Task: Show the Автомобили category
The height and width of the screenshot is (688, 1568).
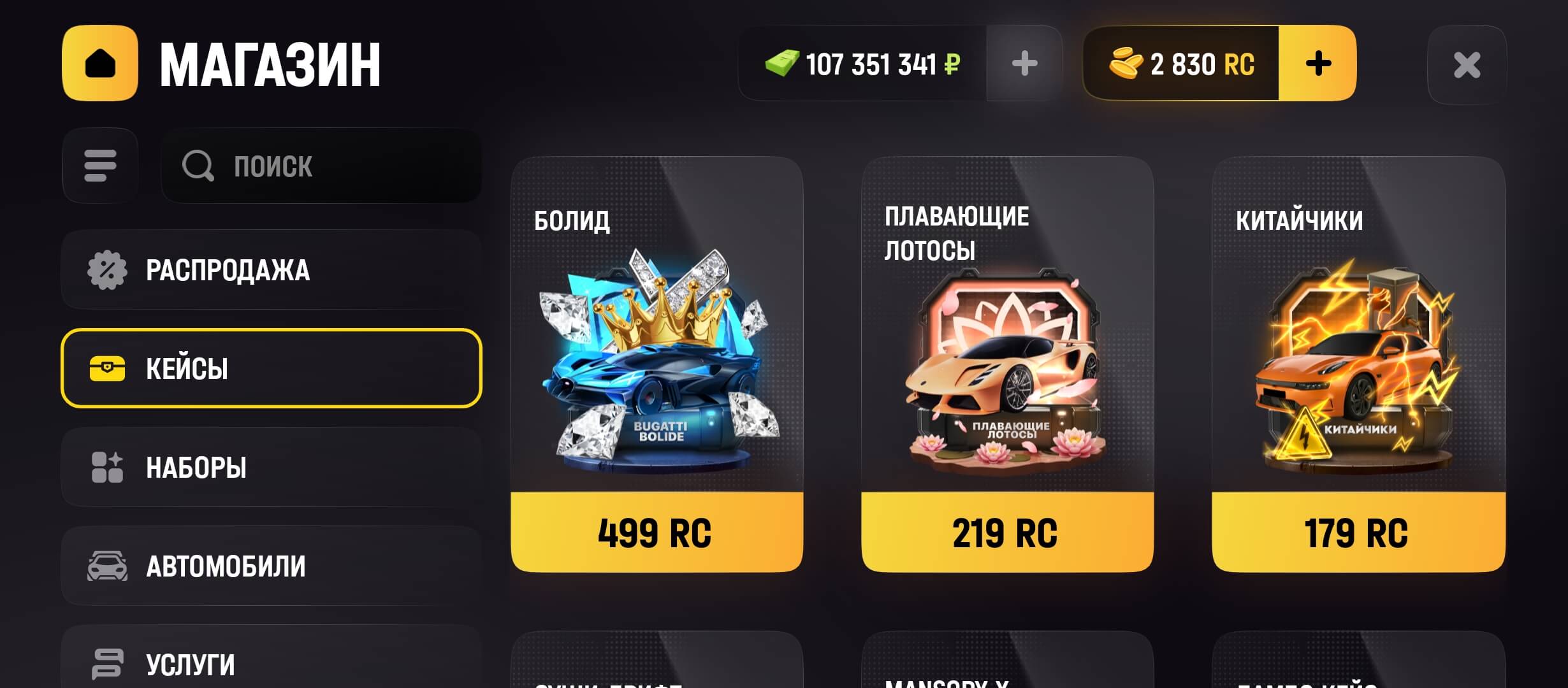Action: point(272,566)
